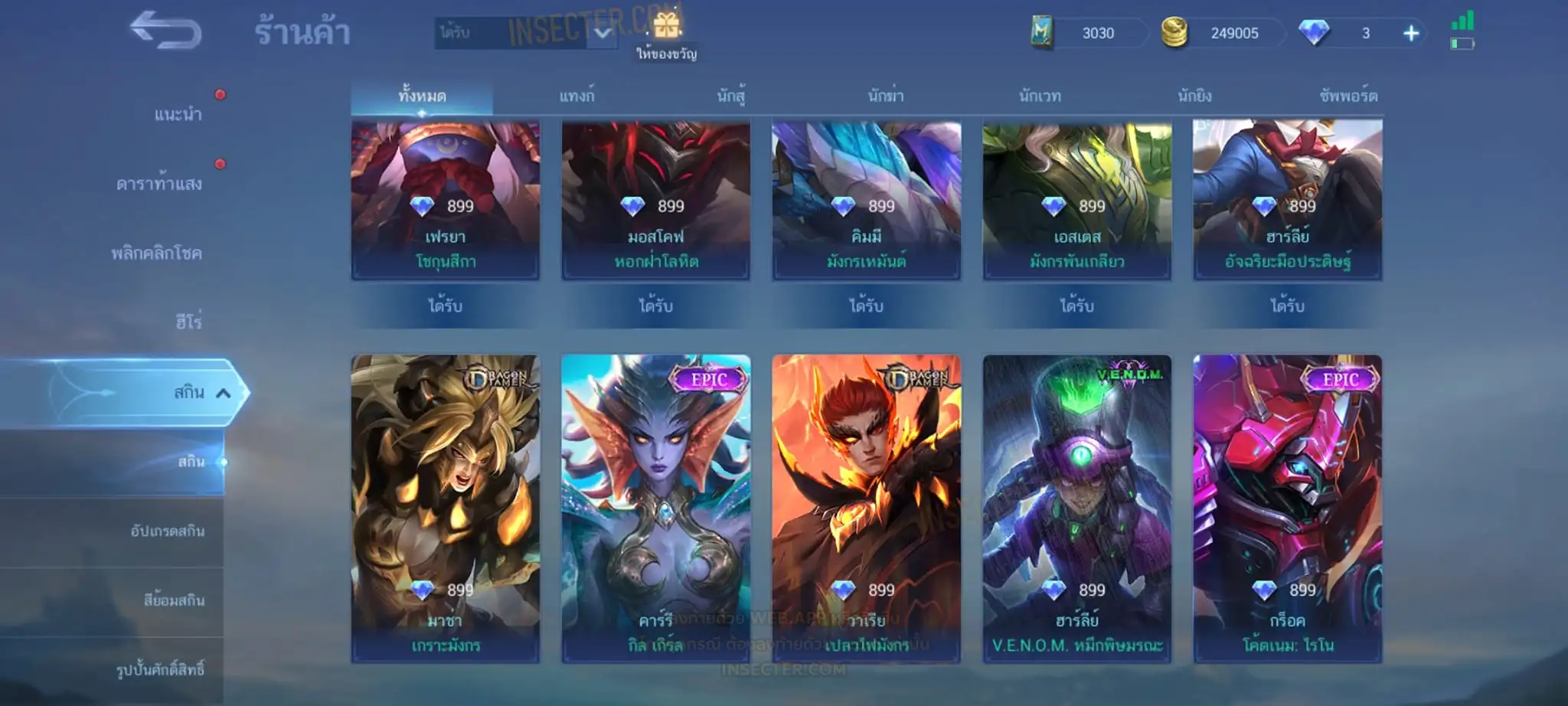Open the ซัพพอร์ต tab
Image resolution: width=1568 pixels, height=706 pixels.
pyautogui.click(x=1348, y=96)
